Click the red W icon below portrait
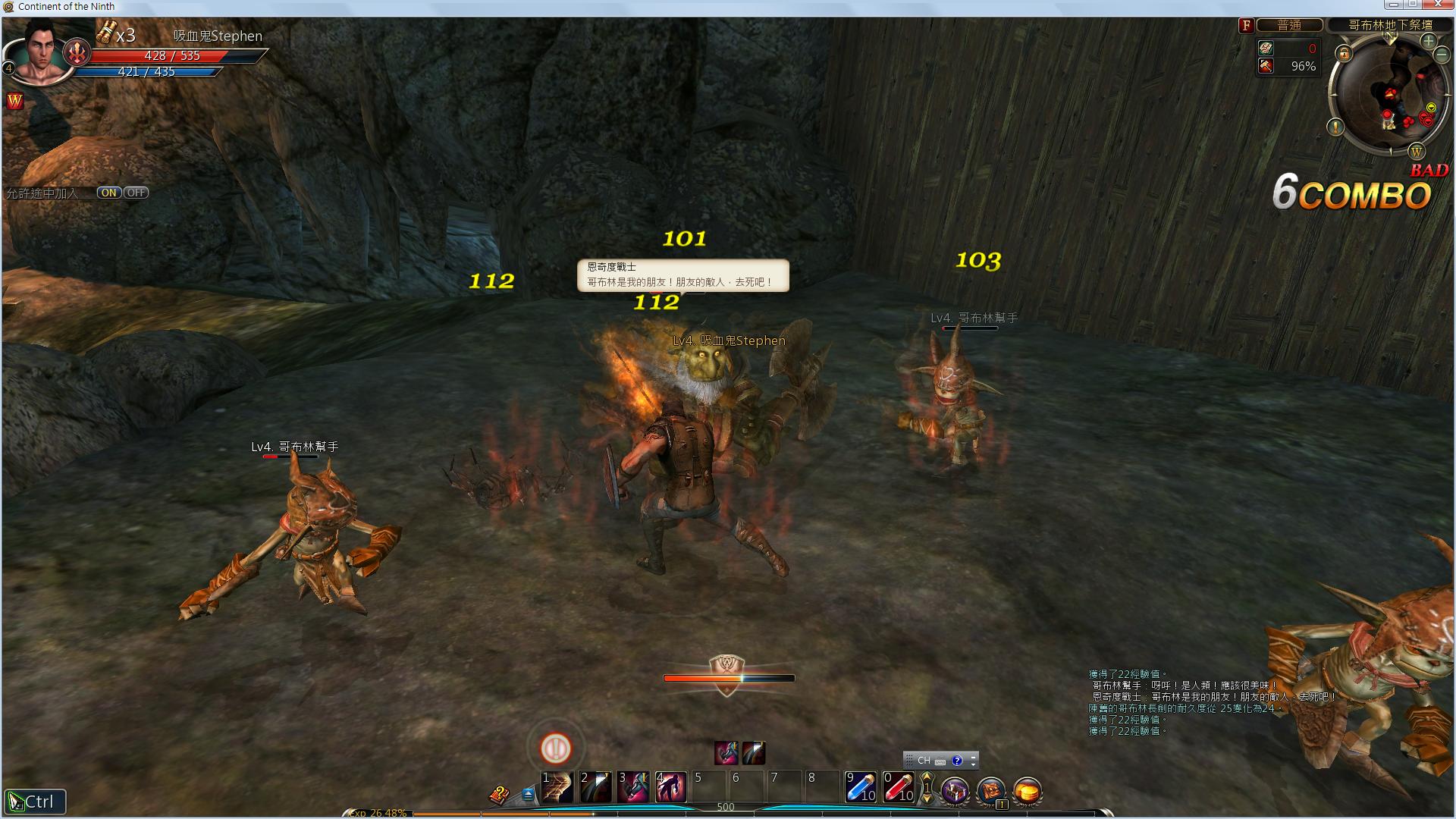The width and height of the screenshot is (1456, 819). pos(14,101)
